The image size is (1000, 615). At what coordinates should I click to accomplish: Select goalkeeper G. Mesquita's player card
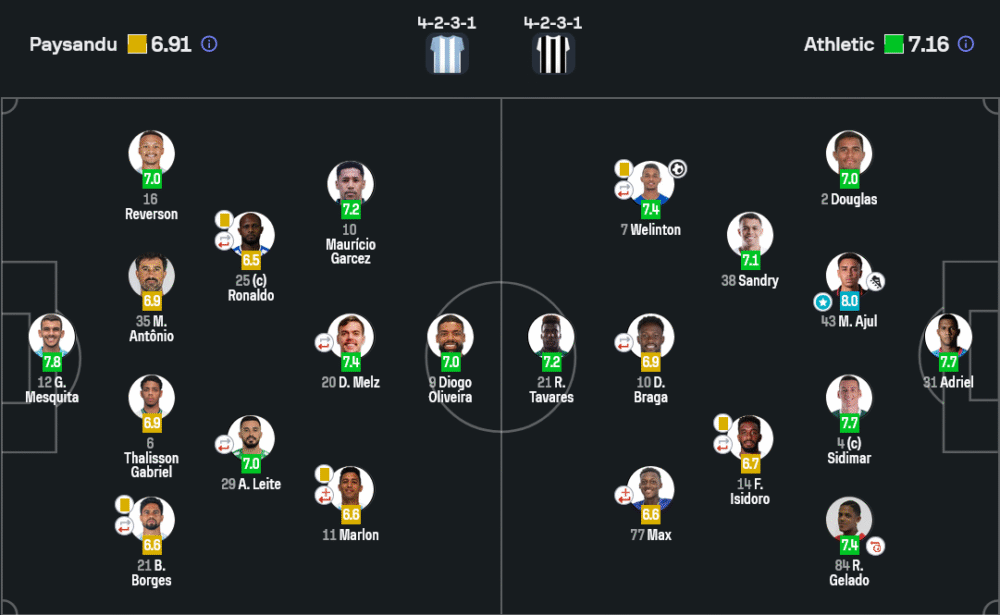(52, 337)
